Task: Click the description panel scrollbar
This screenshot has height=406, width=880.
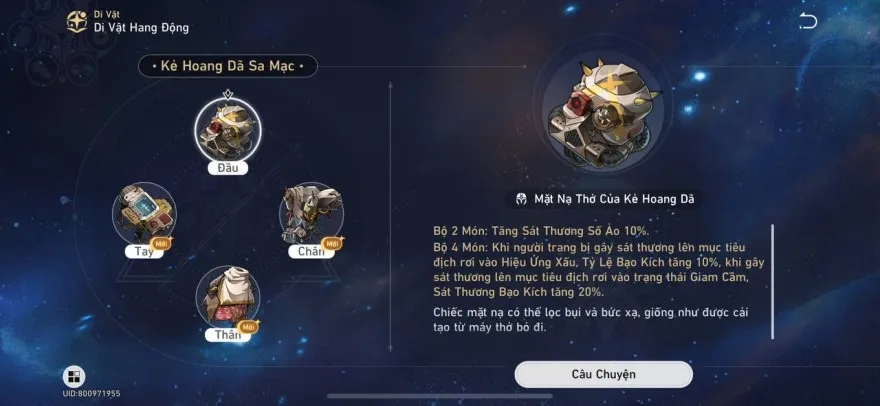Action: point(772,282)
